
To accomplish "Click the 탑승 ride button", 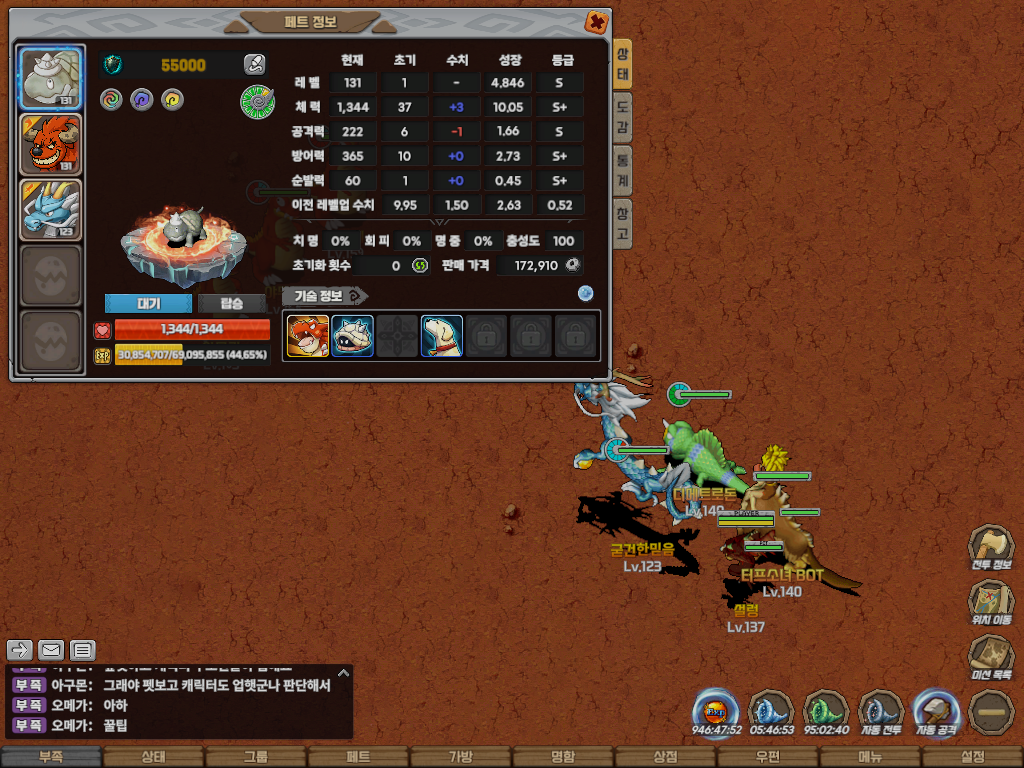I will [x=231, y=304].
